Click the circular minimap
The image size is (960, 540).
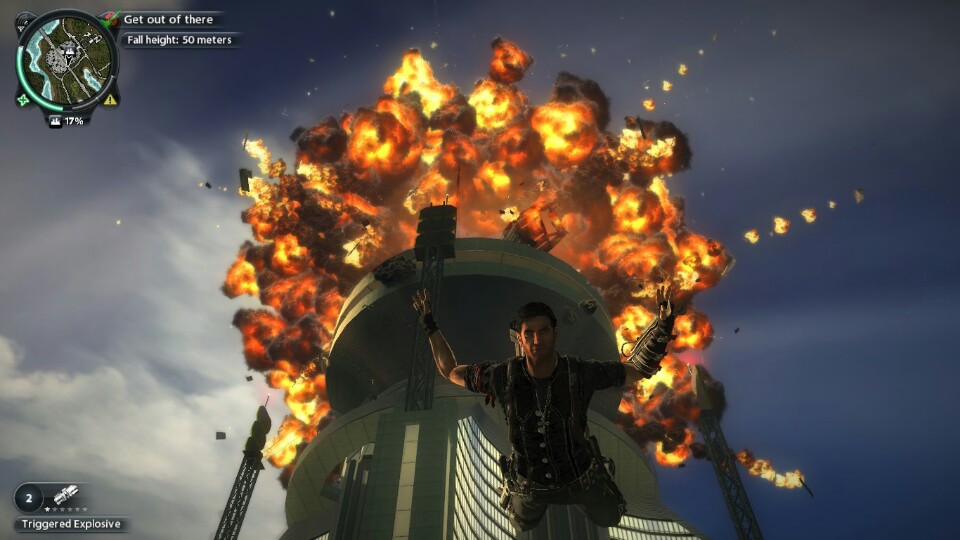click(x=66, y=60)
